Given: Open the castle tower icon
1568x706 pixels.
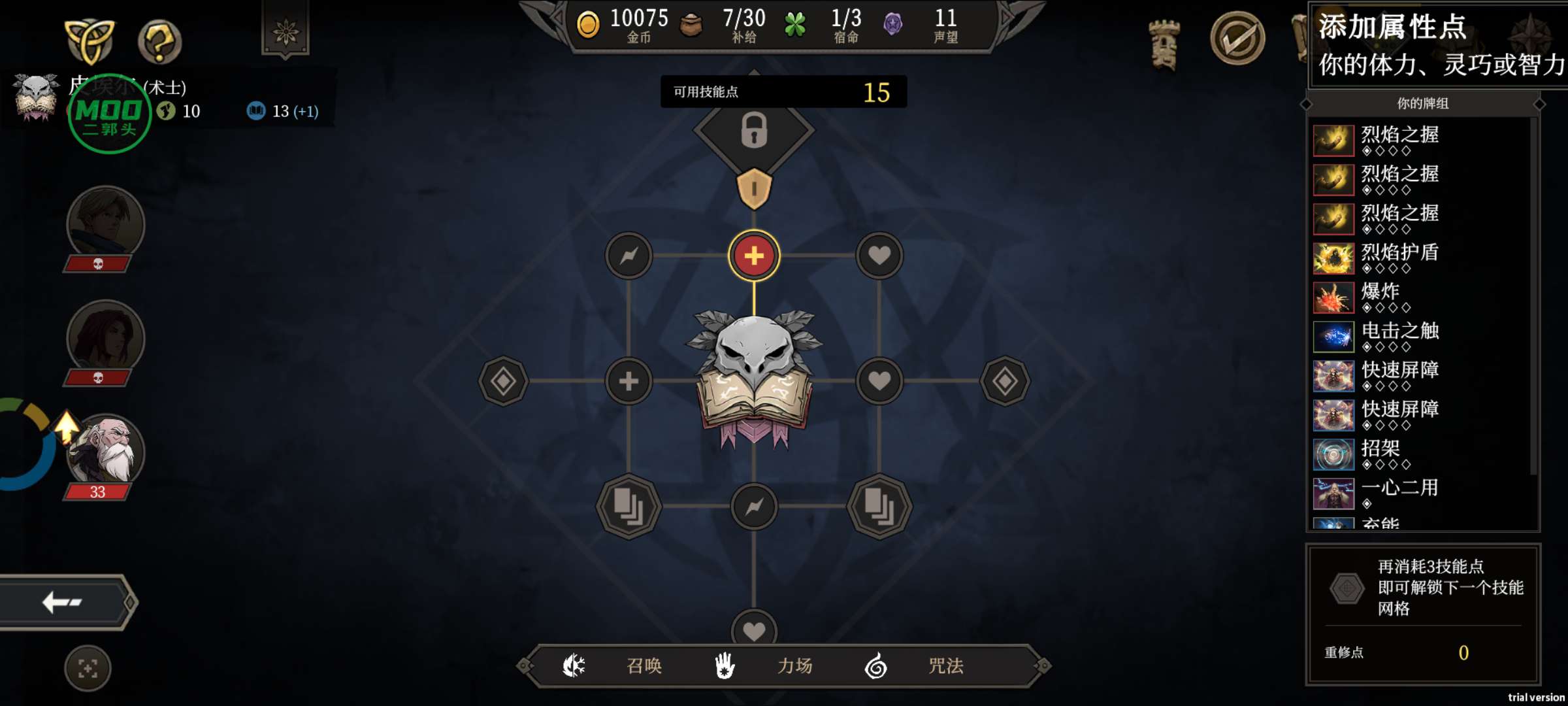Looking at the screenshot, I should click(1164, 44).
